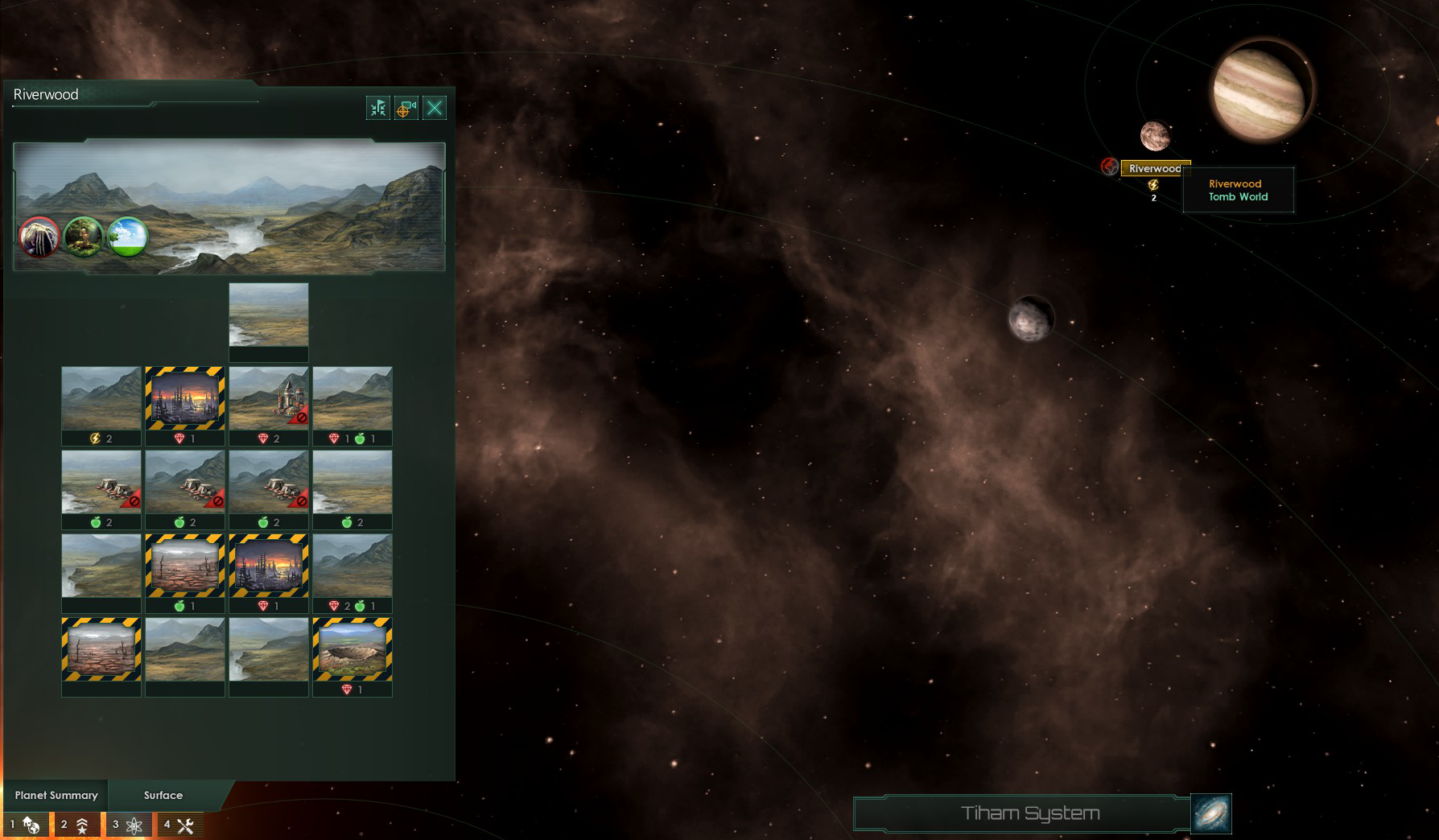Inspect the blue sky meadow modifier icon

[x=128, y=237]
